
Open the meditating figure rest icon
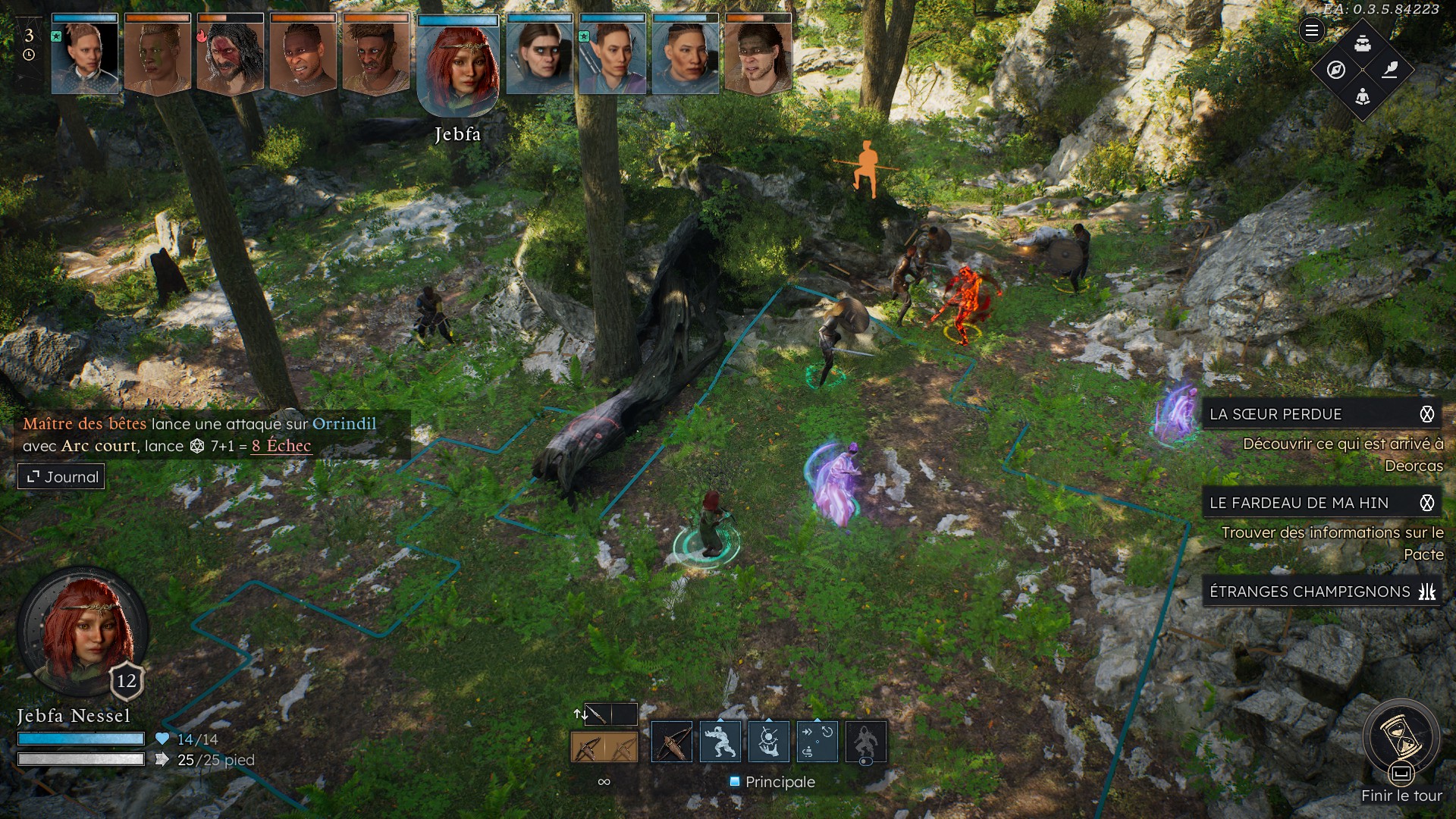pyautogui.click(x=1363, y=96)
